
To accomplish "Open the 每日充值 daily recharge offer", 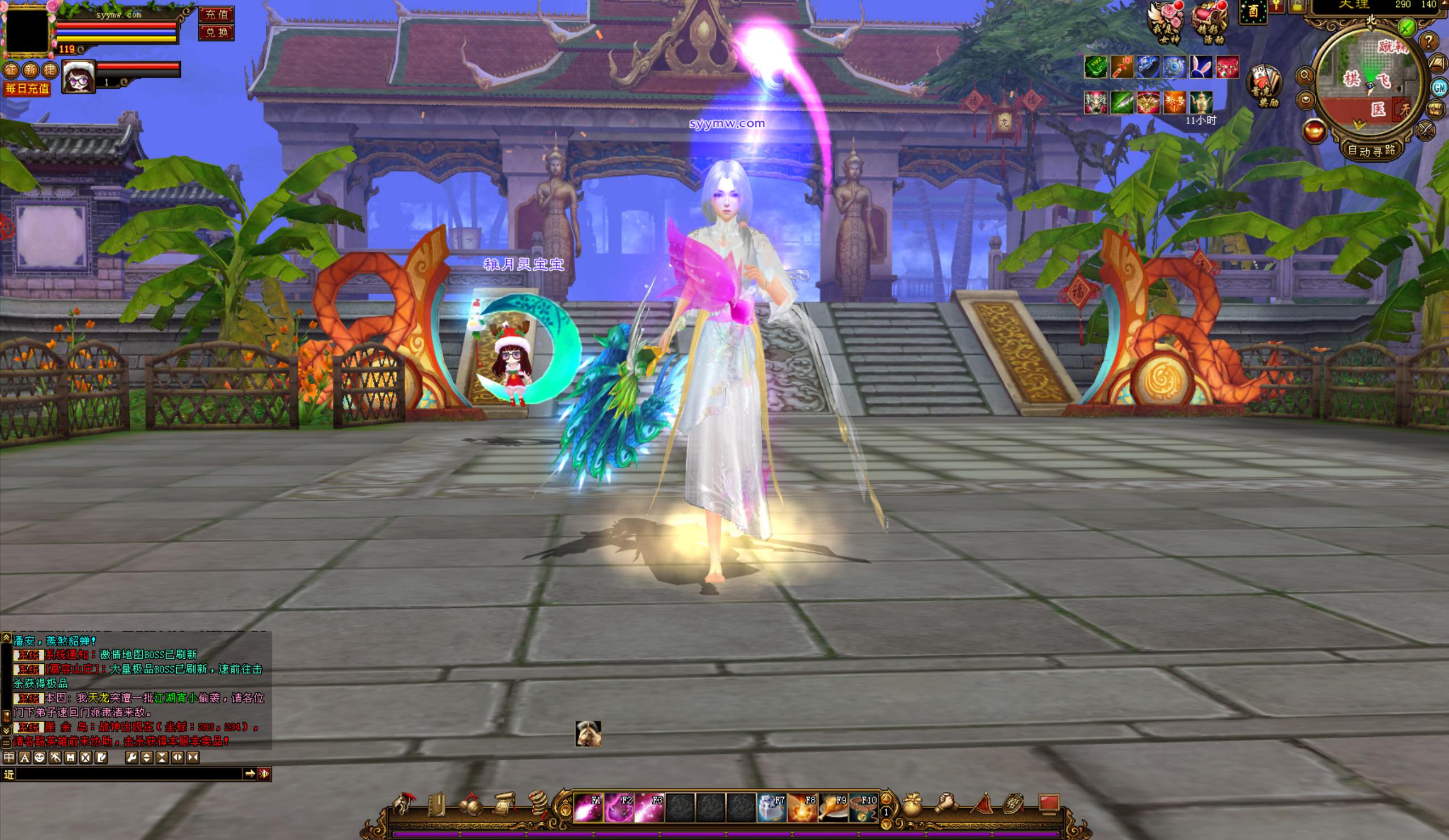I will (x=27, y=88).
